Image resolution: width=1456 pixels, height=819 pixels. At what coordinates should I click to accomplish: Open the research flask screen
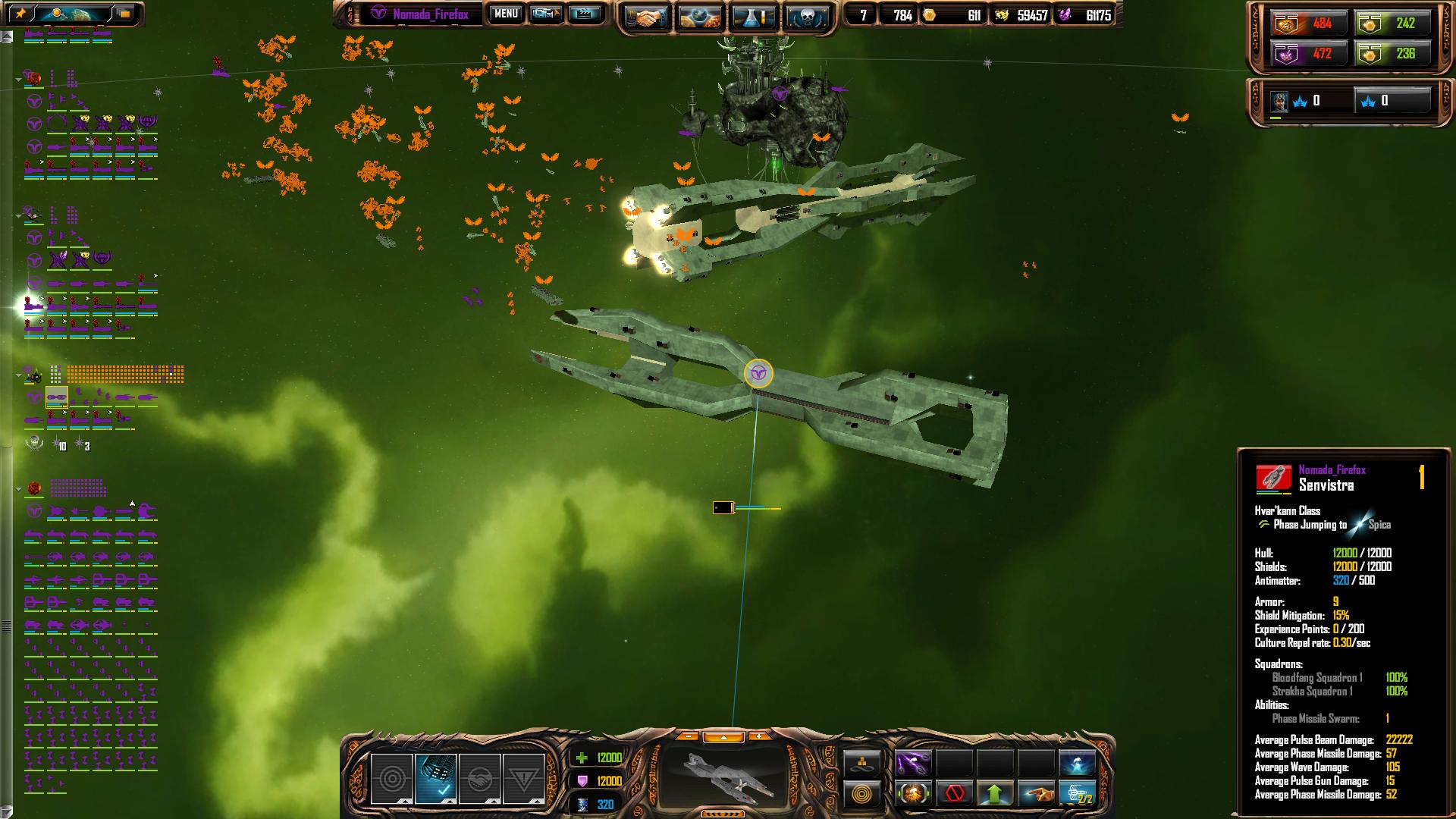point(754,17)
